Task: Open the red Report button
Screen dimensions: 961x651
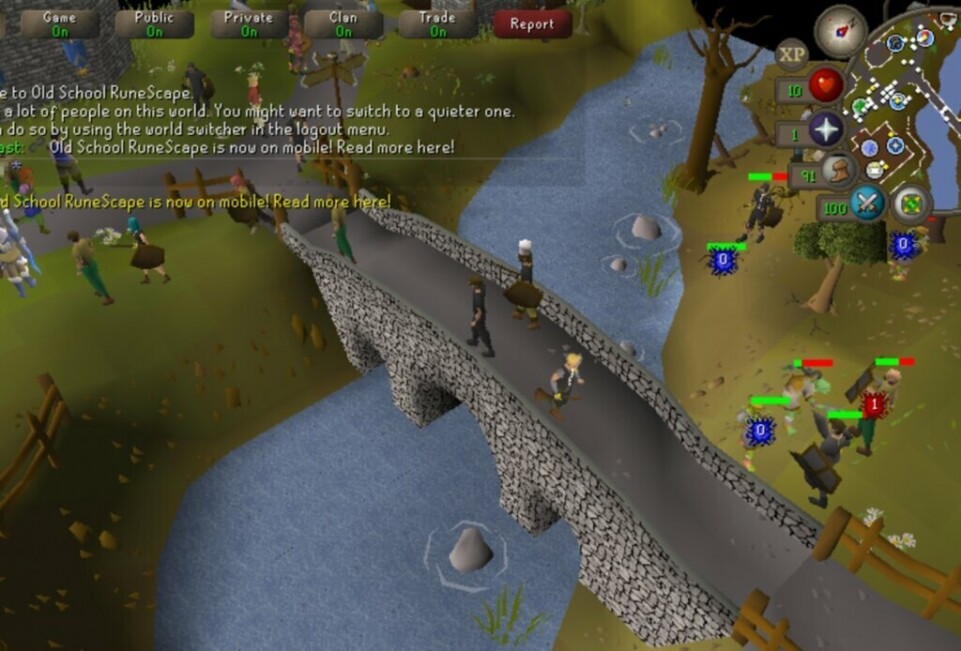Action: click(532, 24)
